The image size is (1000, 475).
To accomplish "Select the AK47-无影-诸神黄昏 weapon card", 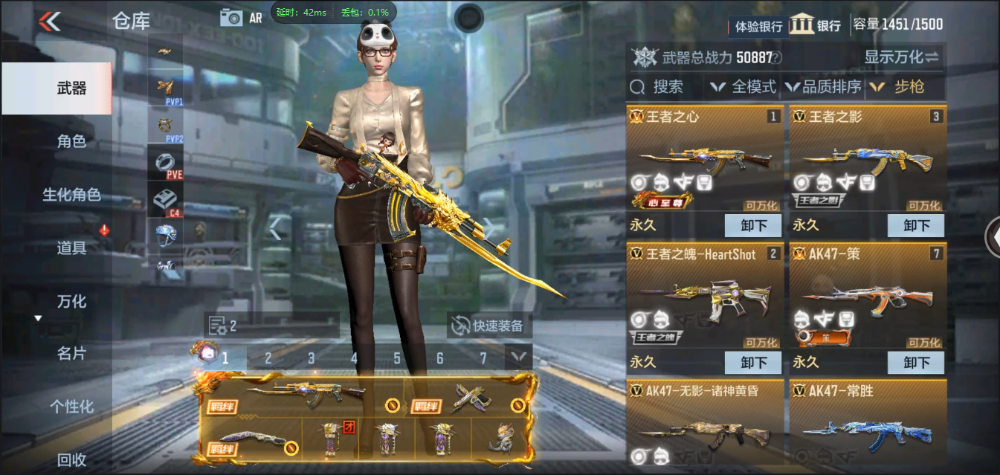I will (705, 425).
